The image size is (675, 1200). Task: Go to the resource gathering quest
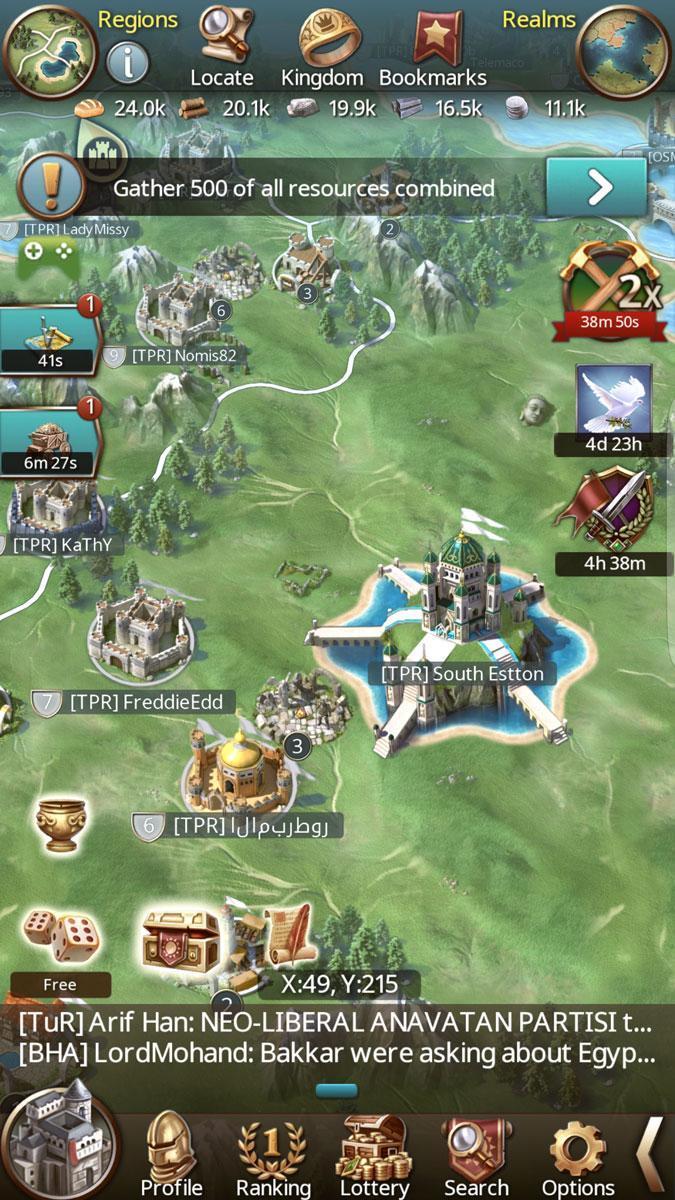pyautogui.click(x=596, y=187)
